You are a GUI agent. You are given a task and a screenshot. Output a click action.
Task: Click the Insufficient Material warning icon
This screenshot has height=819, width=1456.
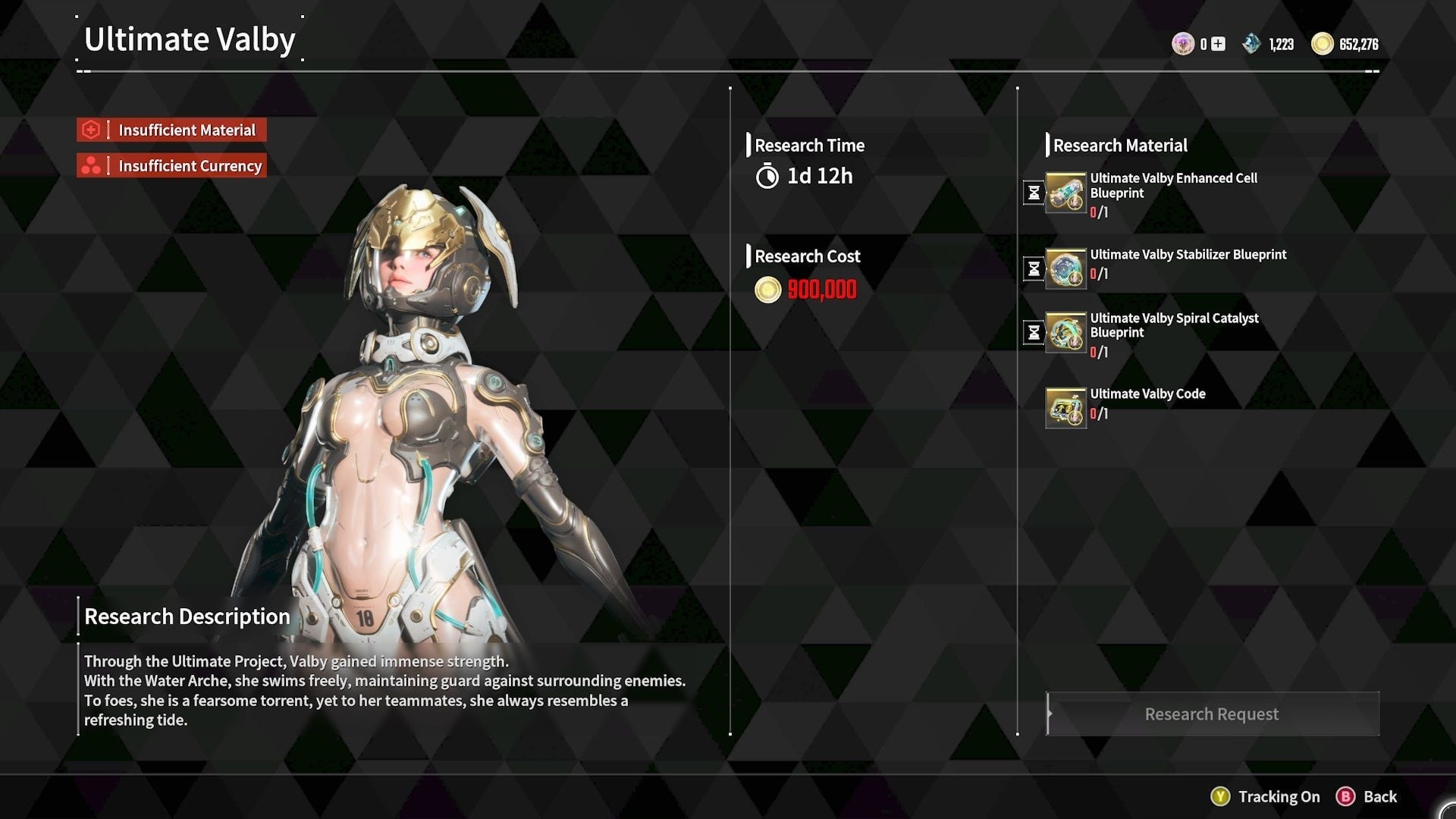(91, 130)
